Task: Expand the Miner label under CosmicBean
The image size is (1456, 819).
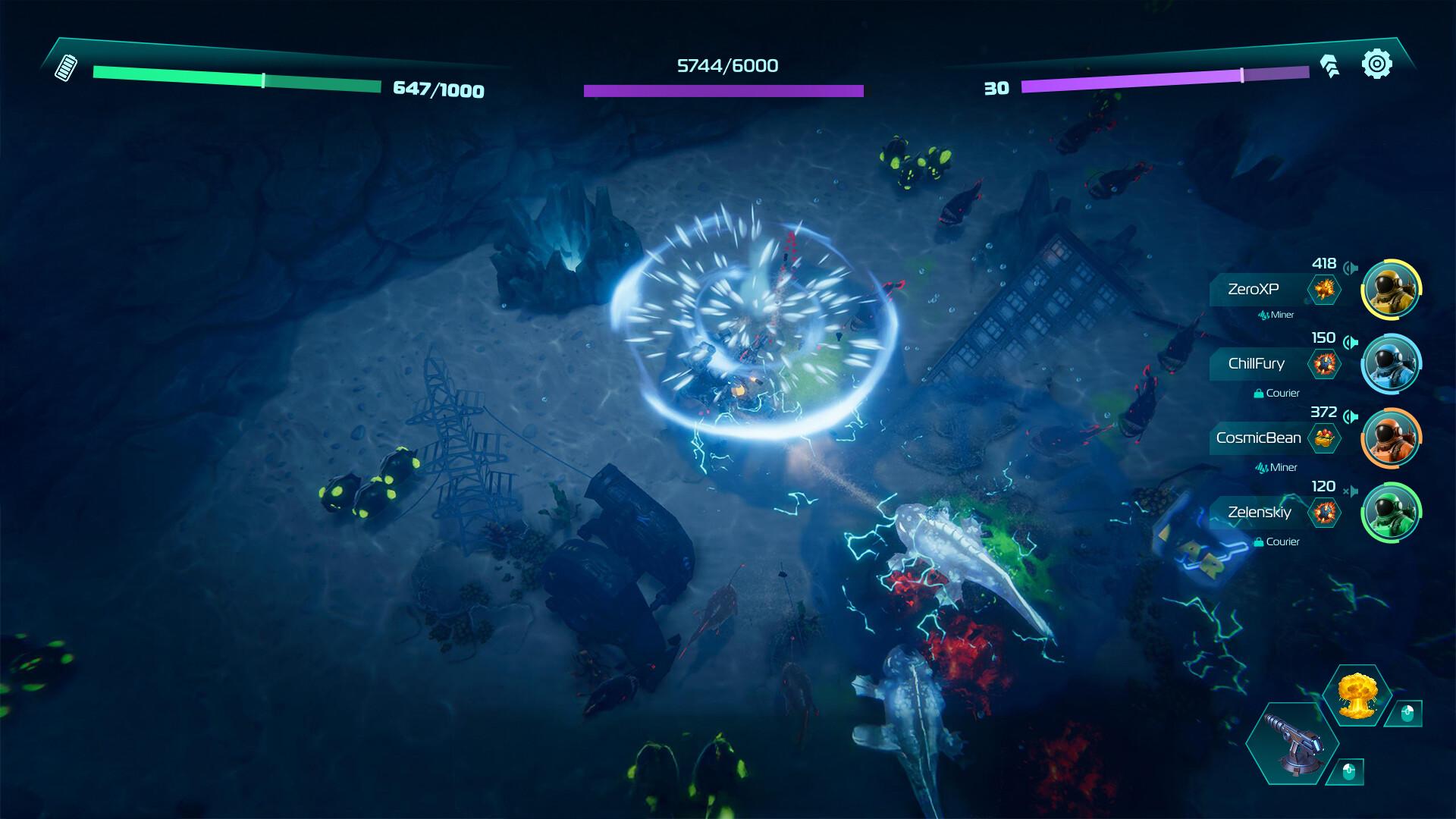Action: pyautogui.click(x=1276, y=466)
